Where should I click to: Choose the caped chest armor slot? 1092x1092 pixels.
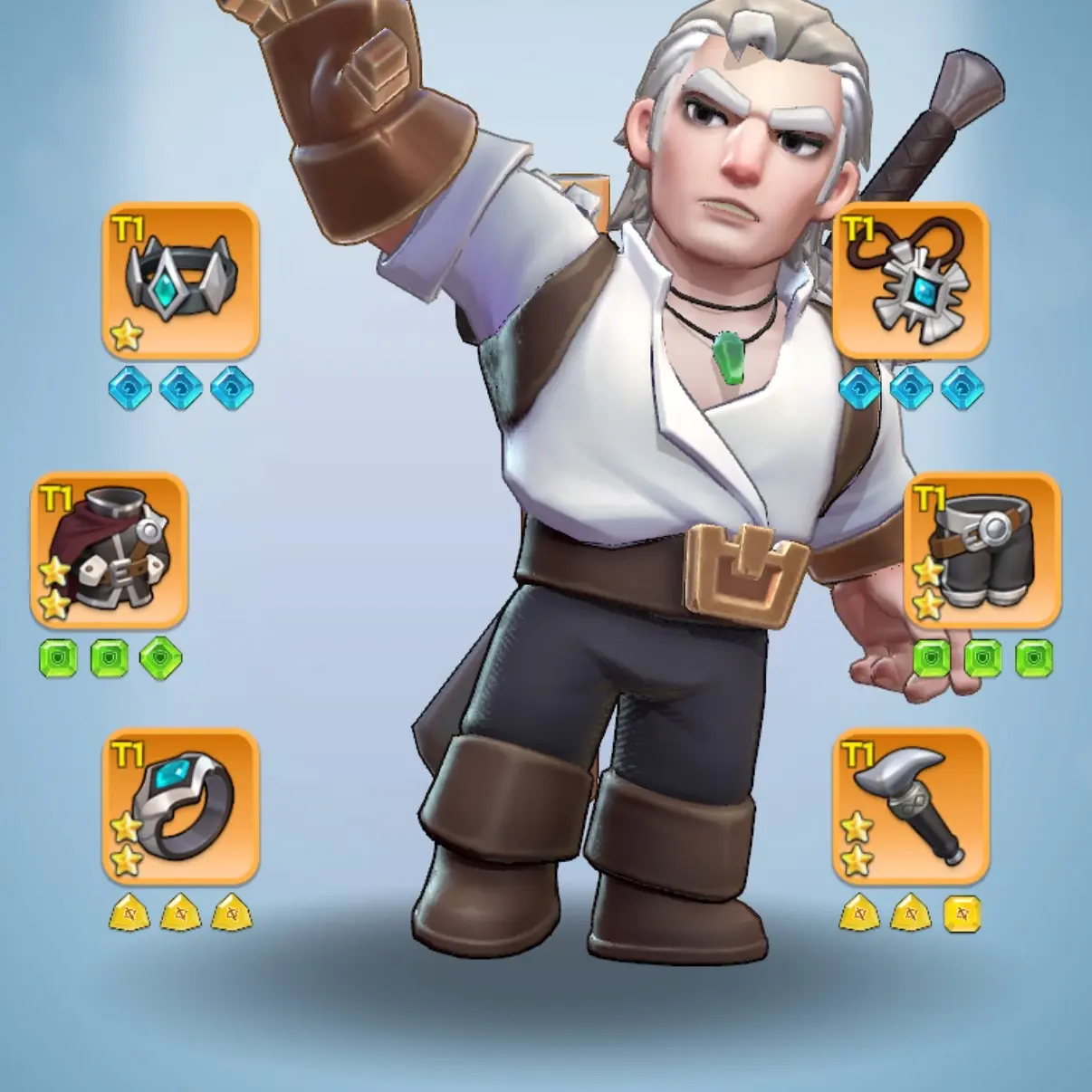click(x=110, y=550)
